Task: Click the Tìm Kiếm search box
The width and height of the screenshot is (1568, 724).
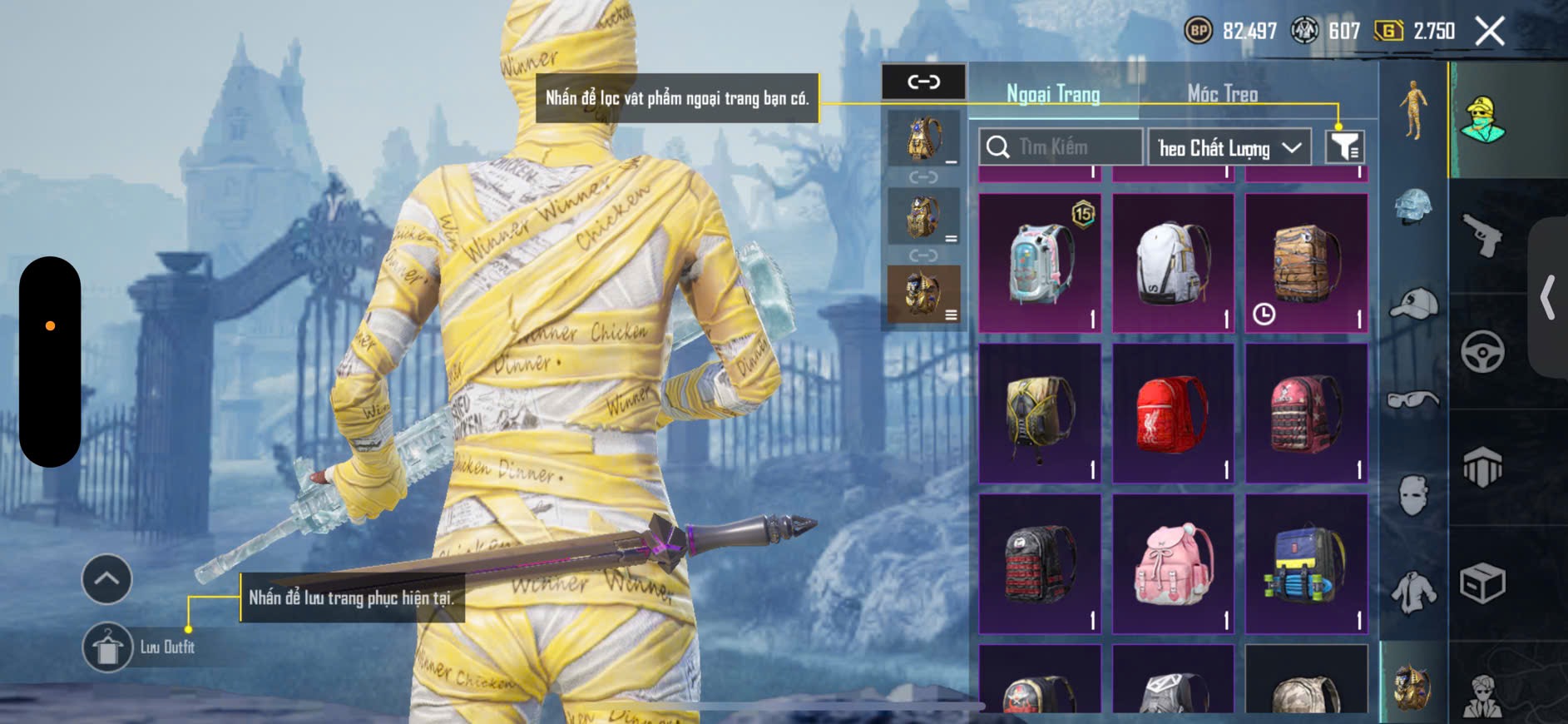Action: coord(1060,147)
